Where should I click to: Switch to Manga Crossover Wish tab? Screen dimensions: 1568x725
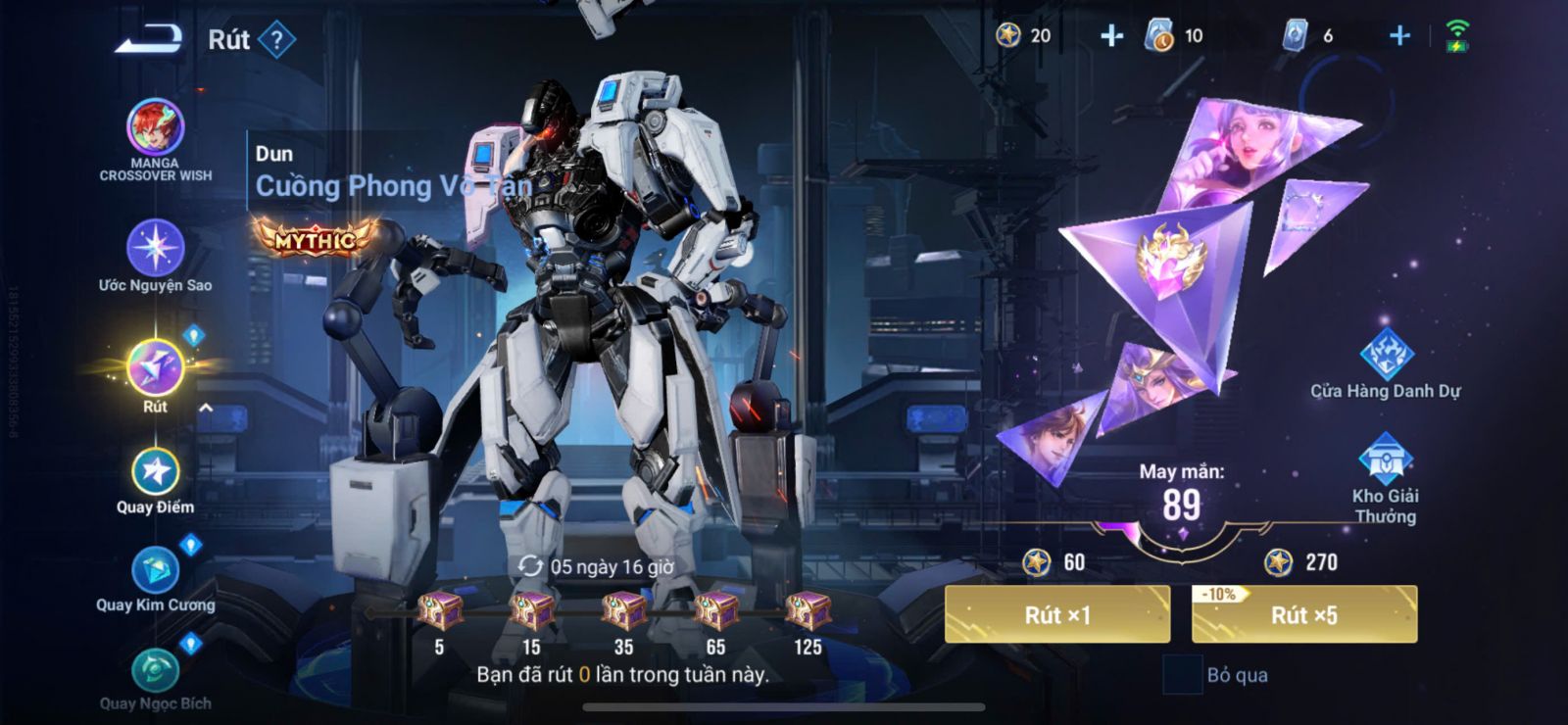point(155,129)
